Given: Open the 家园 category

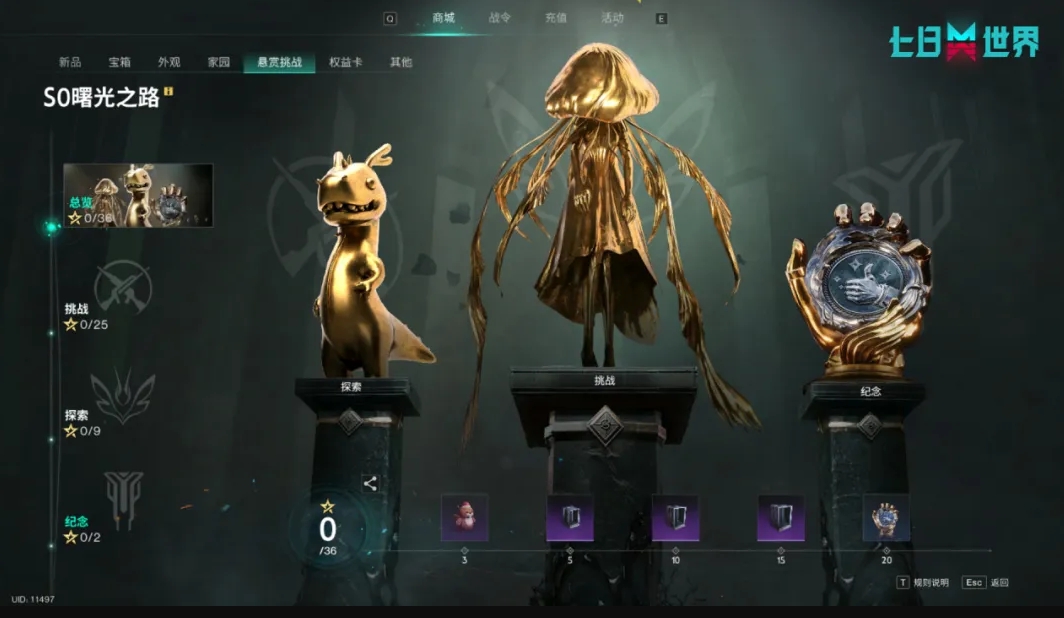Looking at the screenshot, I should [x=219, y=62].
